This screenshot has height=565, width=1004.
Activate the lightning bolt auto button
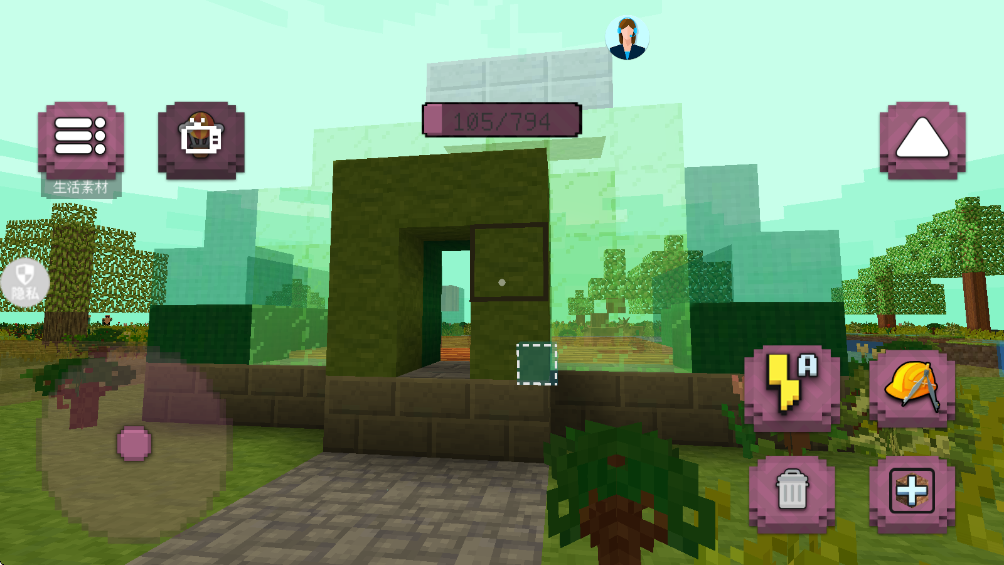tap(791, 387)
